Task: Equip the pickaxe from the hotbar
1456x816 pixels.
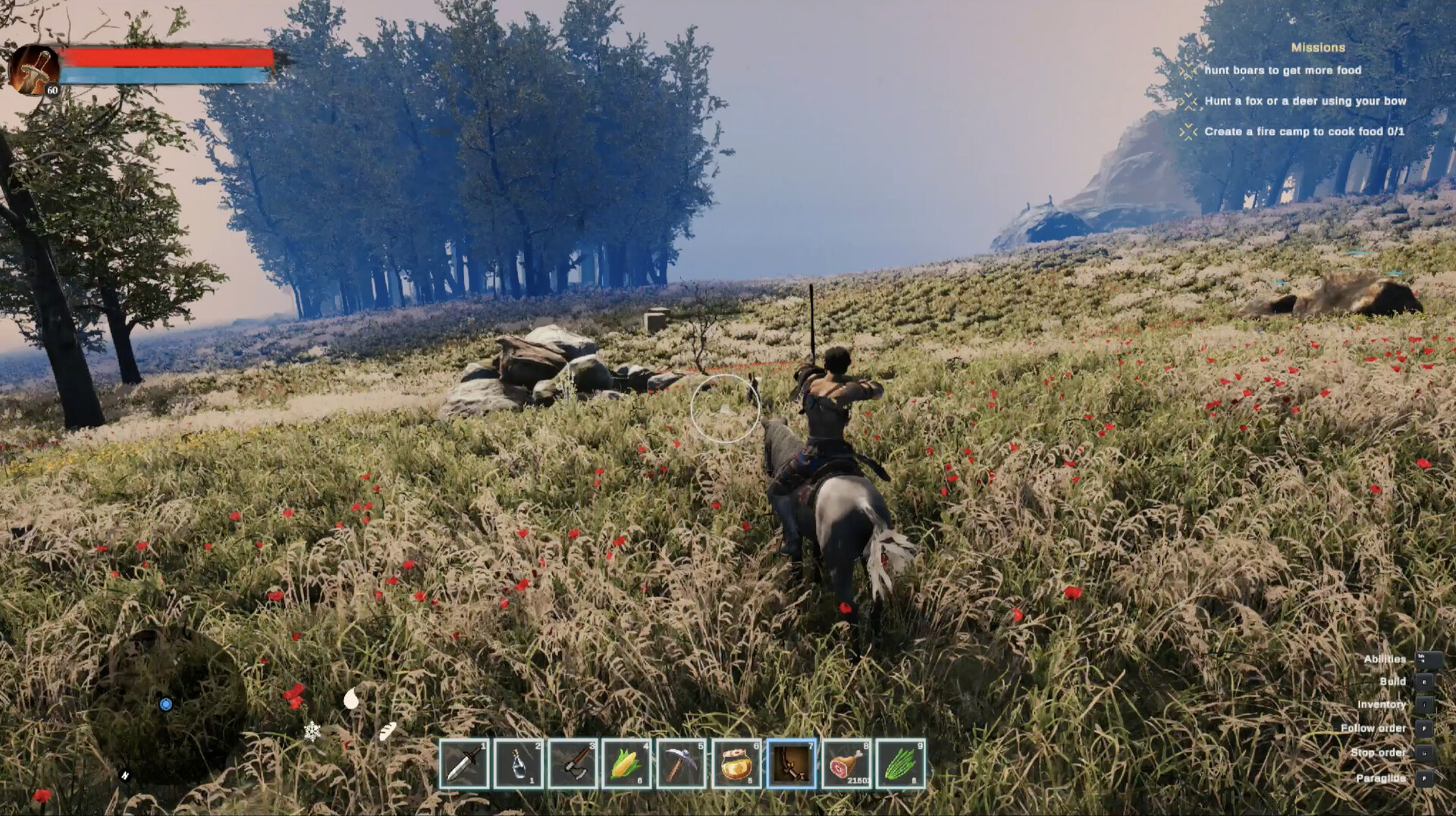Action: [682, 764]
